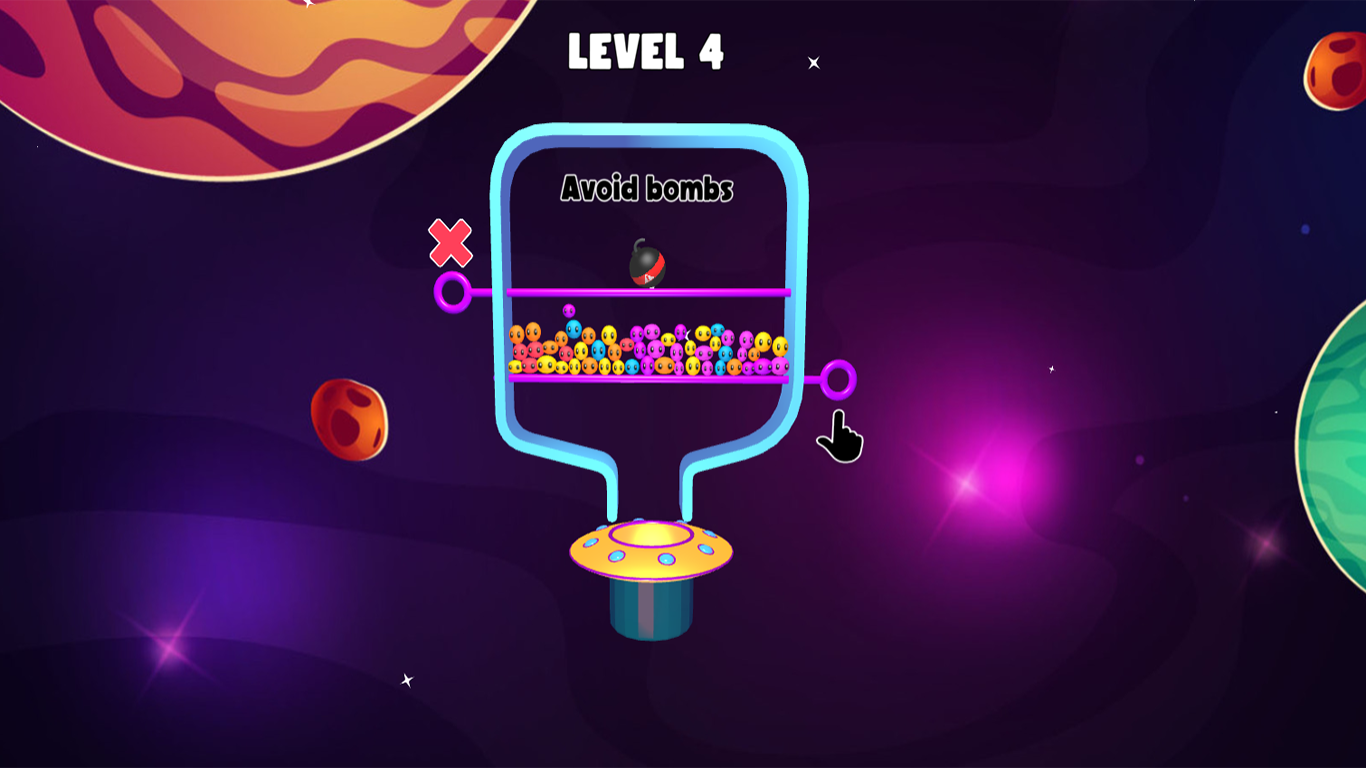
Task: Select the red X marker
Action: click(449, 241)
